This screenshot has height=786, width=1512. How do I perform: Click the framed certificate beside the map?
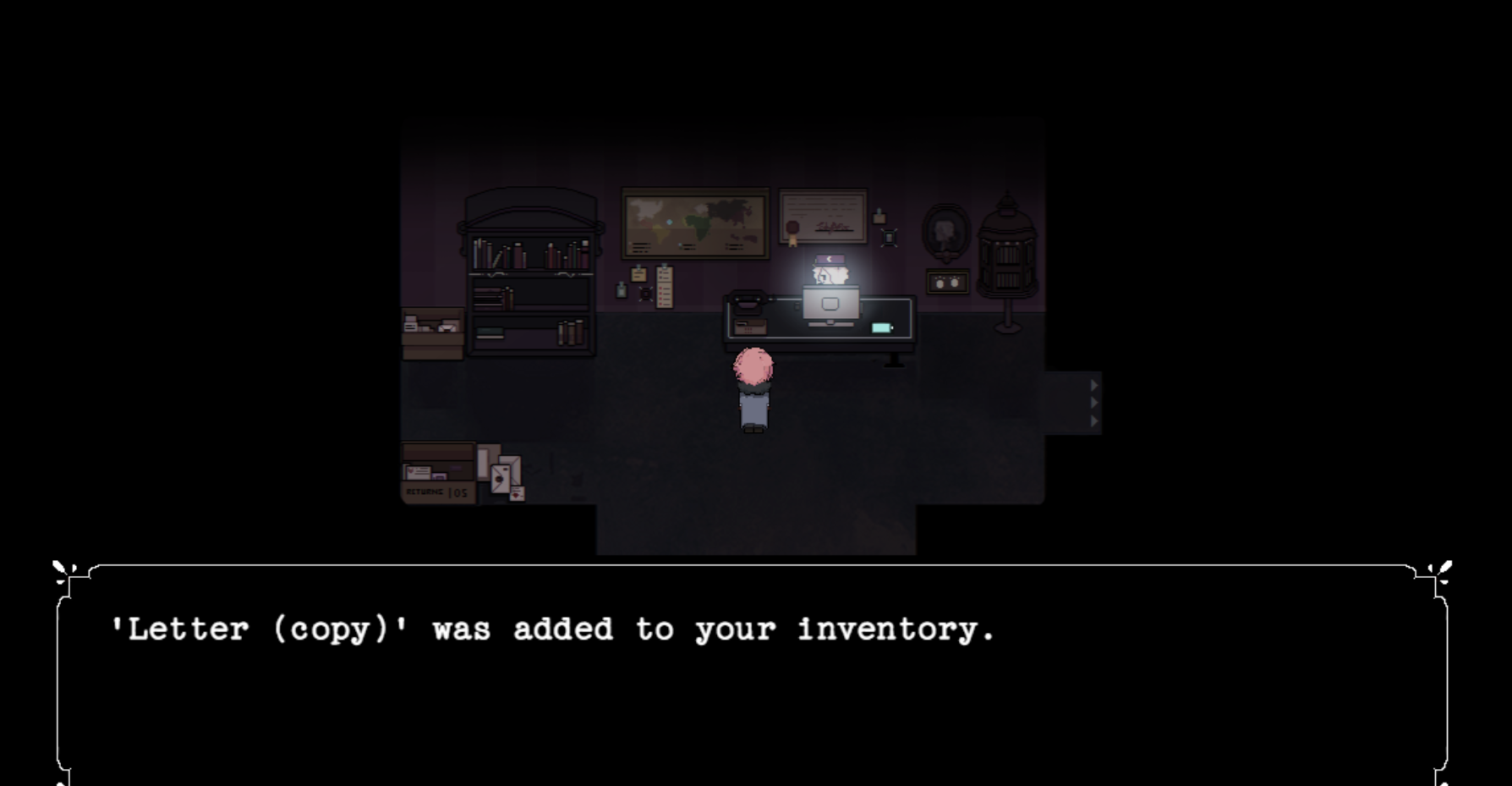[821, 216]
